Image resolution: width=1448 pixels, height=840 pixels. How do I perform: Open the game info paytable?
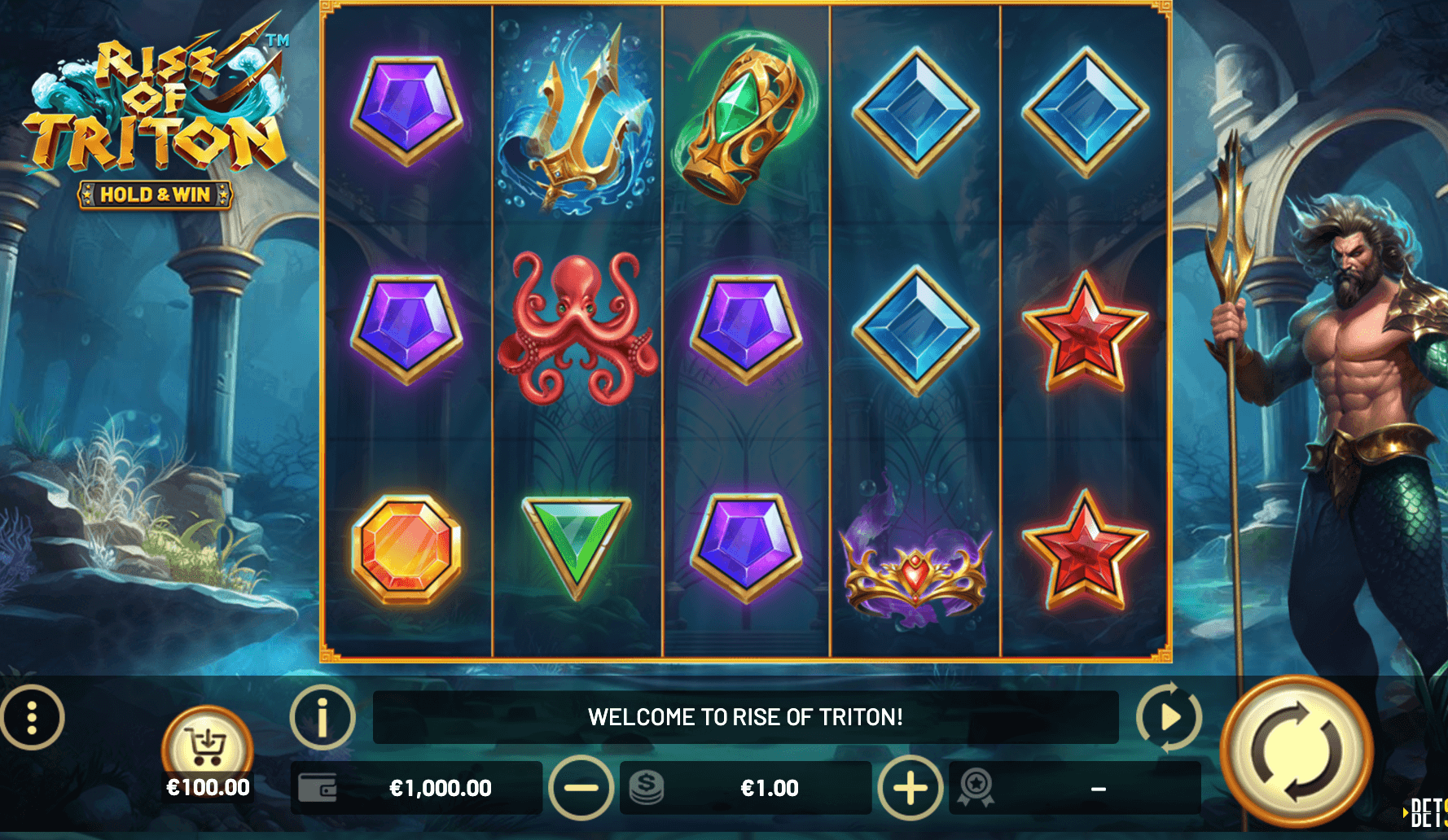[323, 717]
